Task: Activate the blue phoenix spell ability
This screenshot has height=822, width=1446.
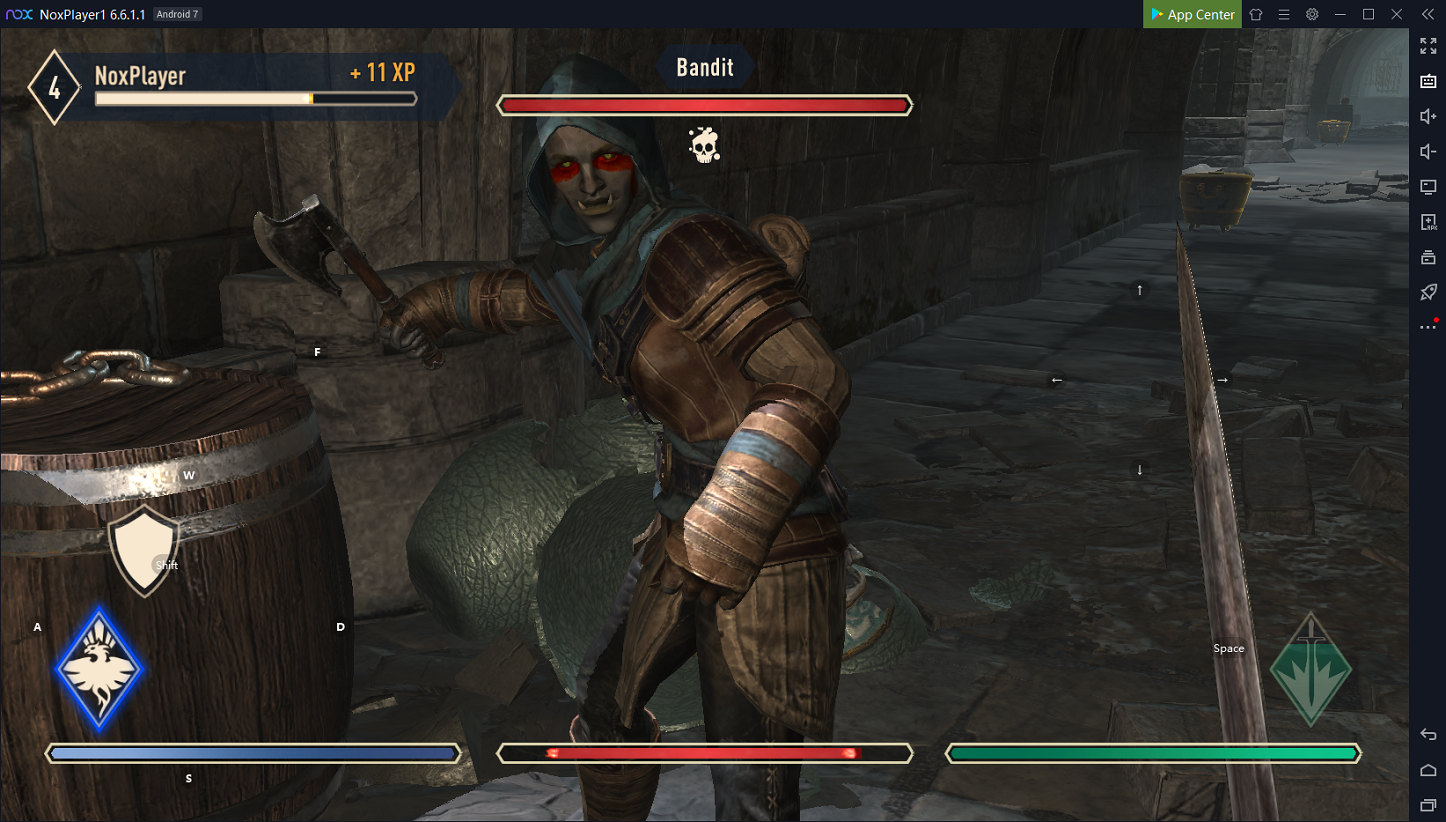Action: pos(98,668)
